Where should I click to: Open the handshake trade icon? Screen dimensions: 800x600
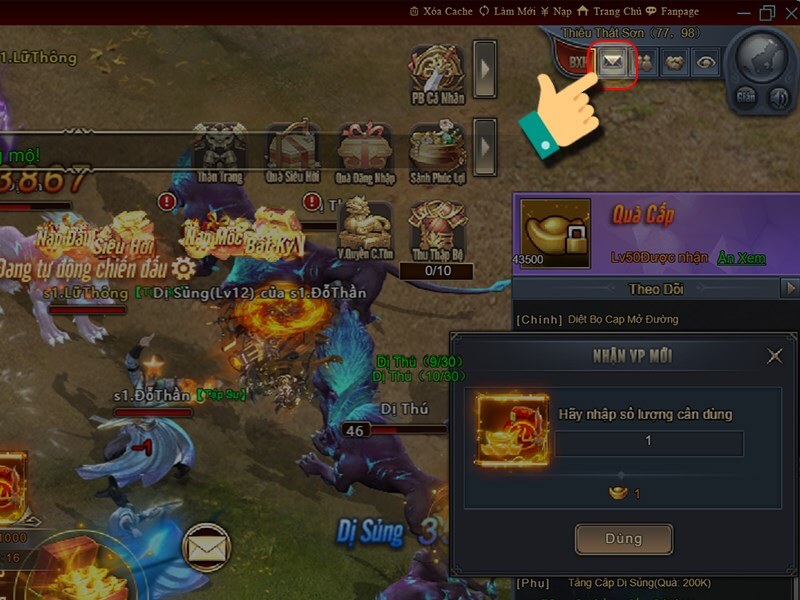tap(674, 62)
